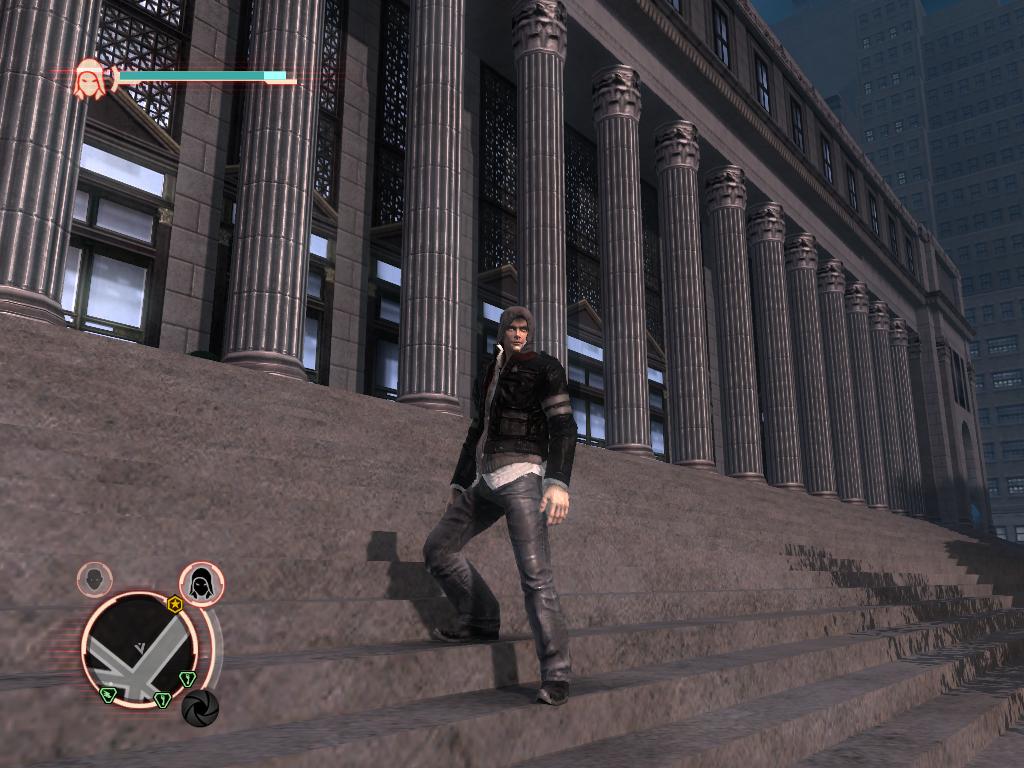1024x768 pixels.
Task: Select the yellow star marker on the minimap
Action: [x=175, y=604]
